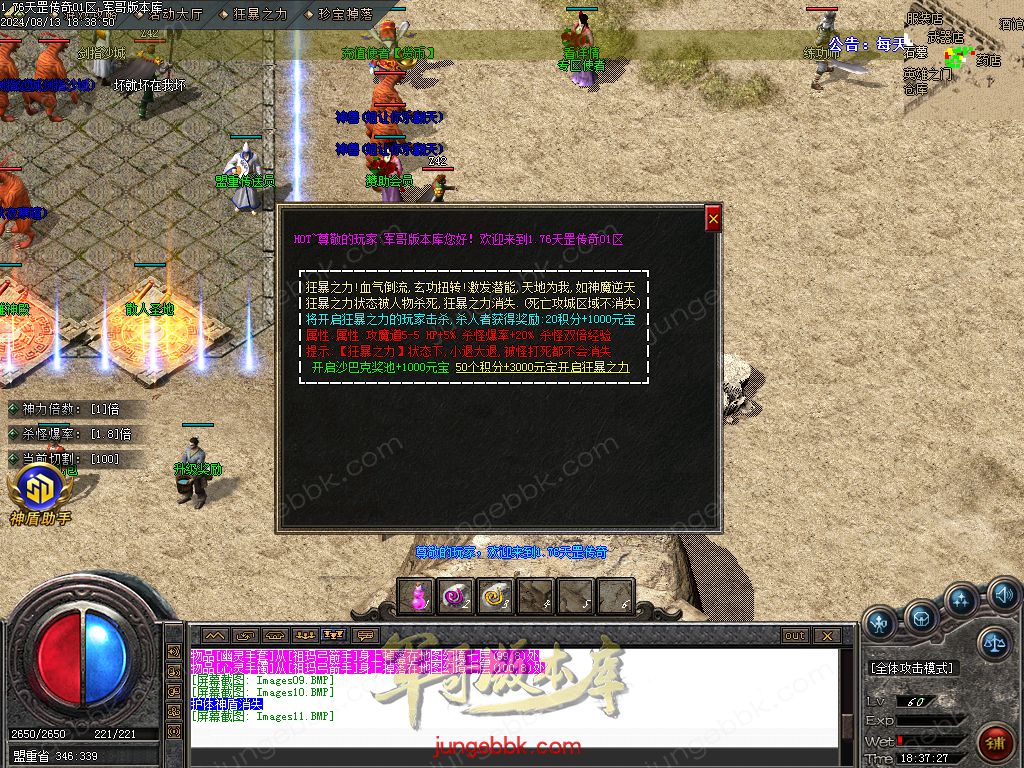
Task: Open the trade scales round button
Action: [994, 643]
